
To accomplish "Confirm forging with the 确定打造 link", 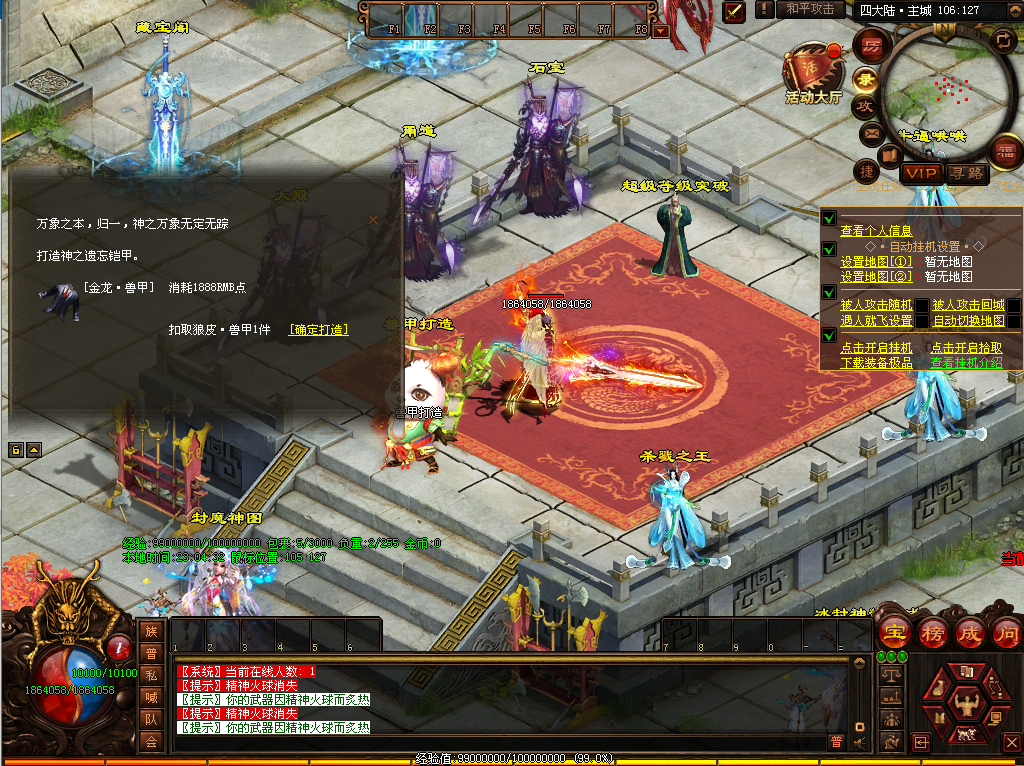I will point(319,329).
